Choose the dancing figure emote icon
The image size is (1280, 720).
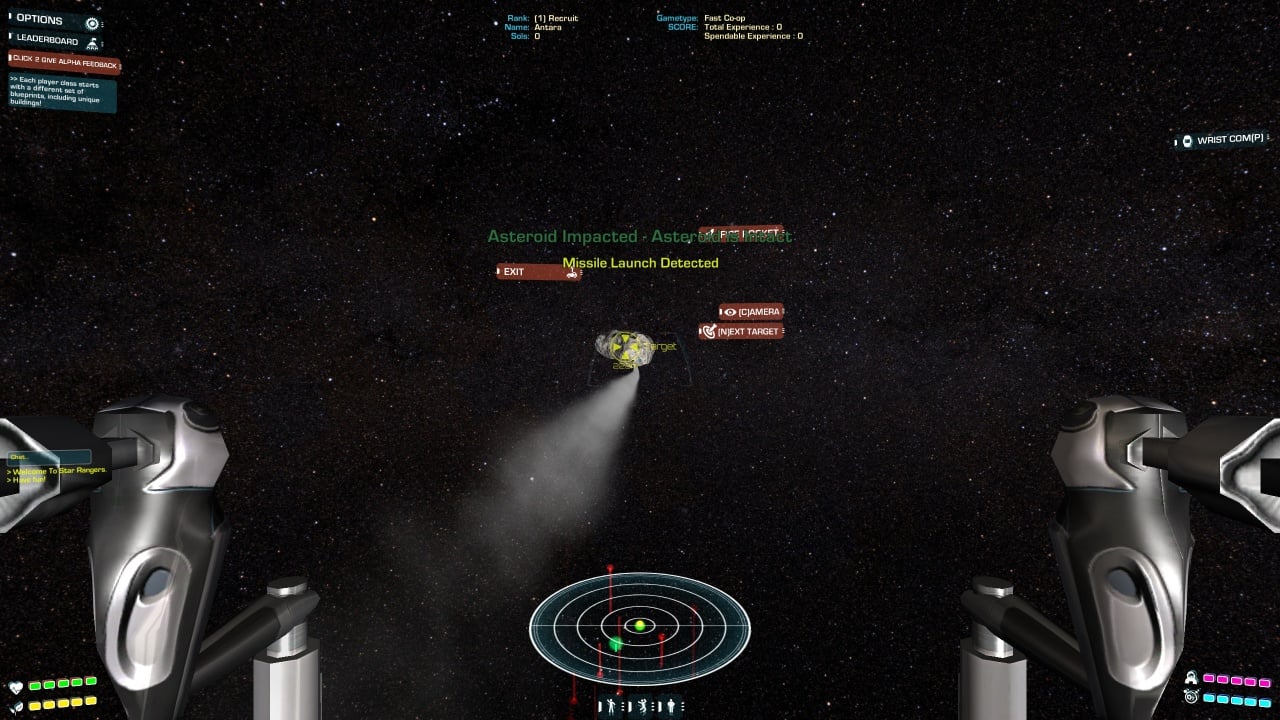[641, 706]
